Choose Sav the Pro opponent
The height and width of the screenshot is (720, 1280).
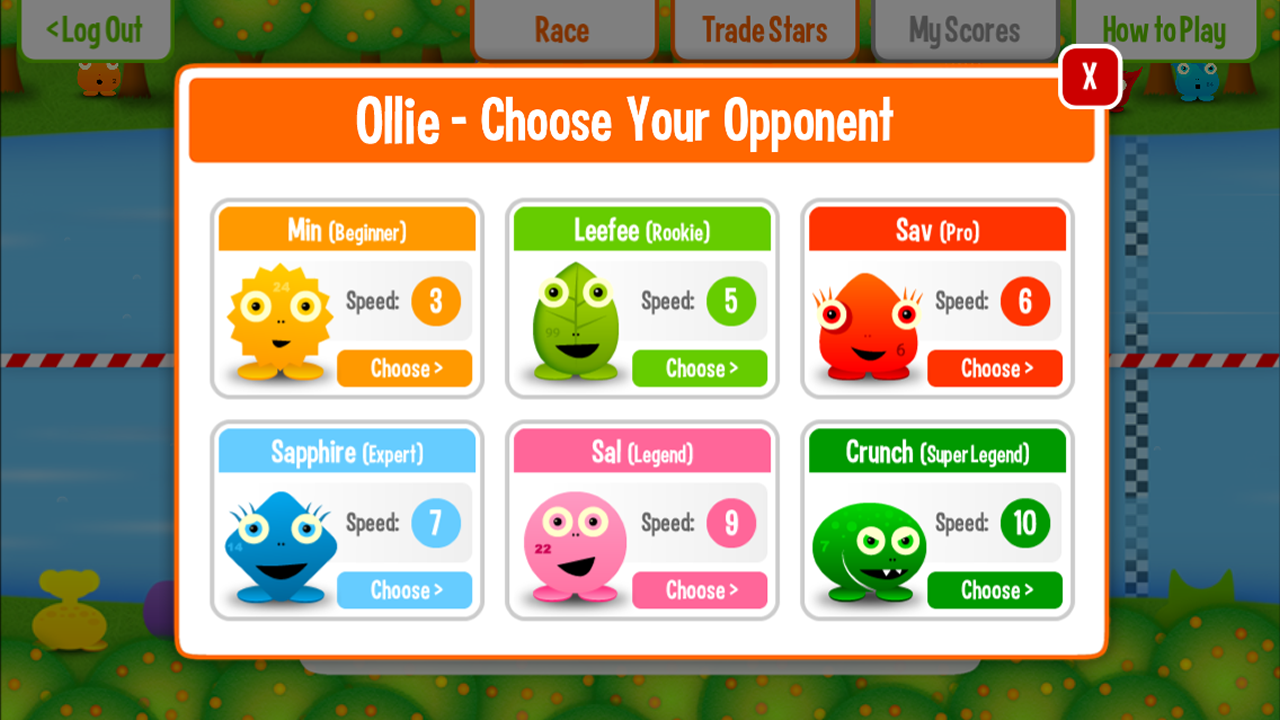[995, 368]
